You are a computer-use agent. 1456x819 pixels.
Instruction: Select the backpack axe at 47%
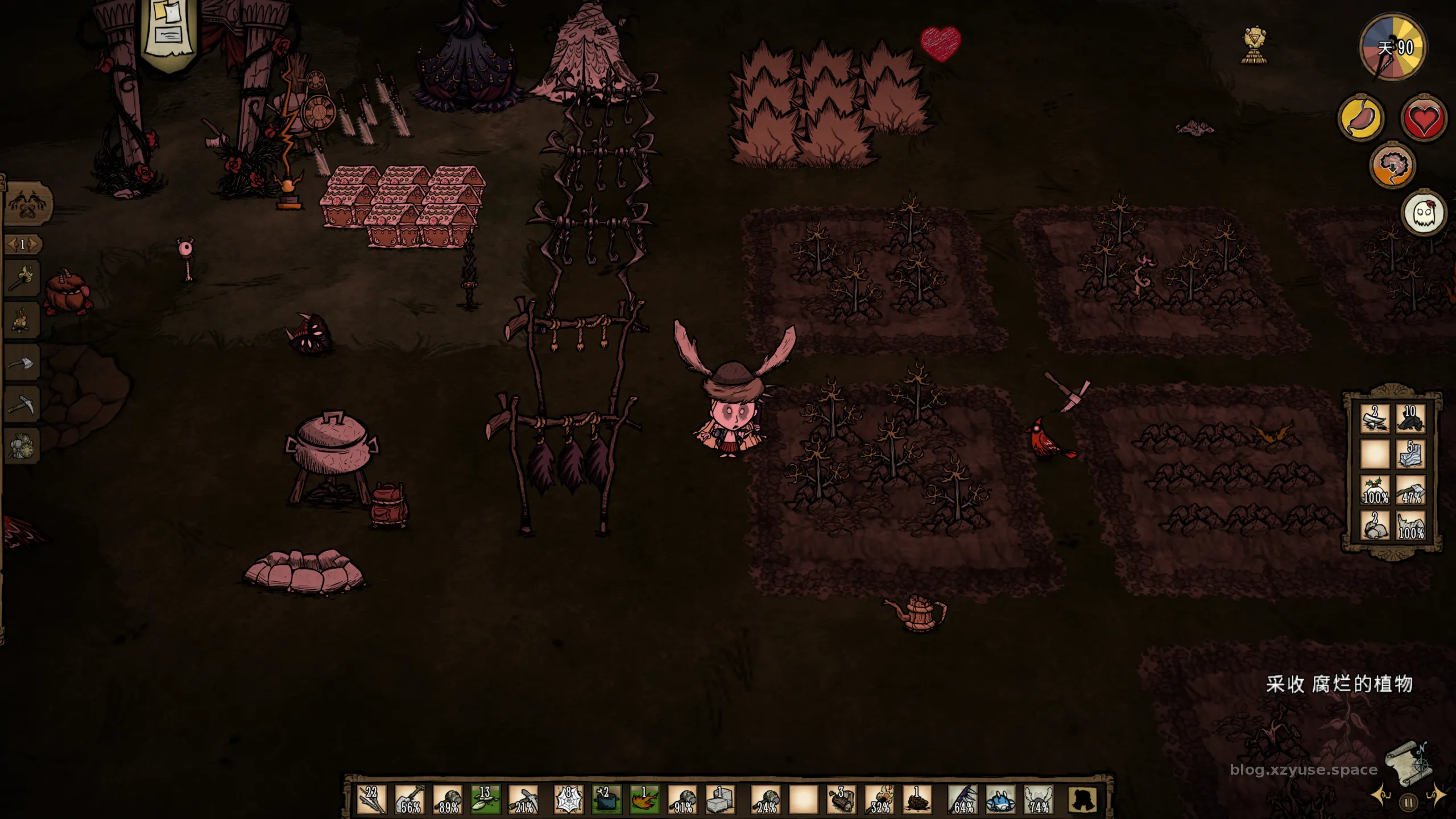[x=1410, y=490]
